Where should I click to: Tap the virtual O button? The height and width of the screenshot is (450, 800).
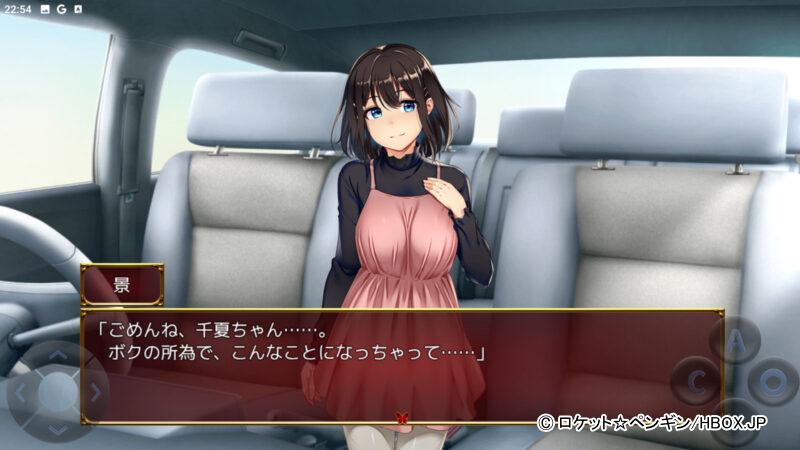click(774, 382)
